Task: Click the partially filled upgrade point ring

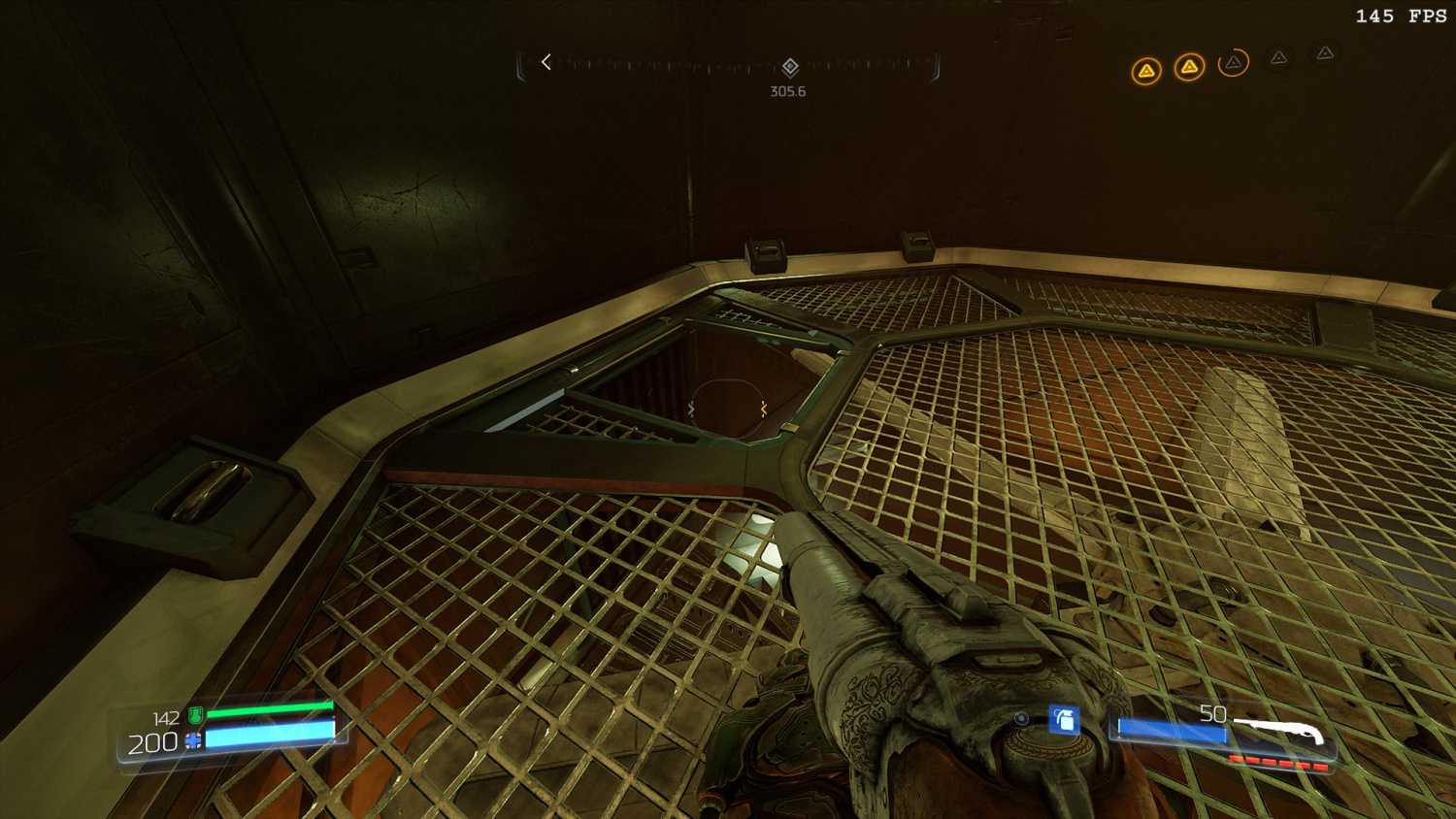Action: click(1233, 63)
